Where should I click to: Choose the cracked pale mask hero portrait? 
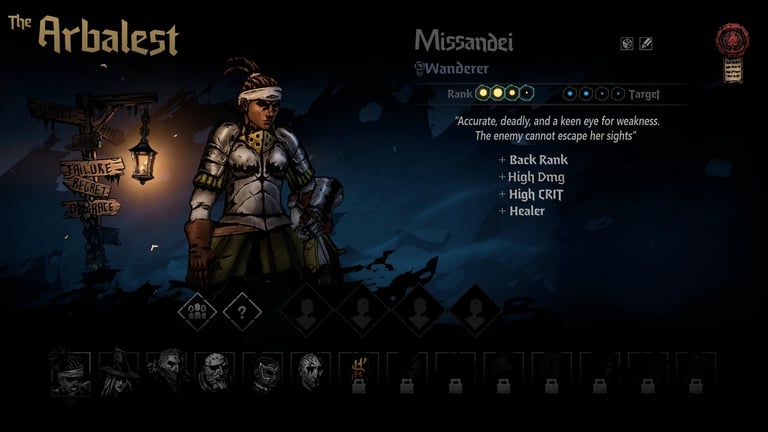click(x=310, y=372)
